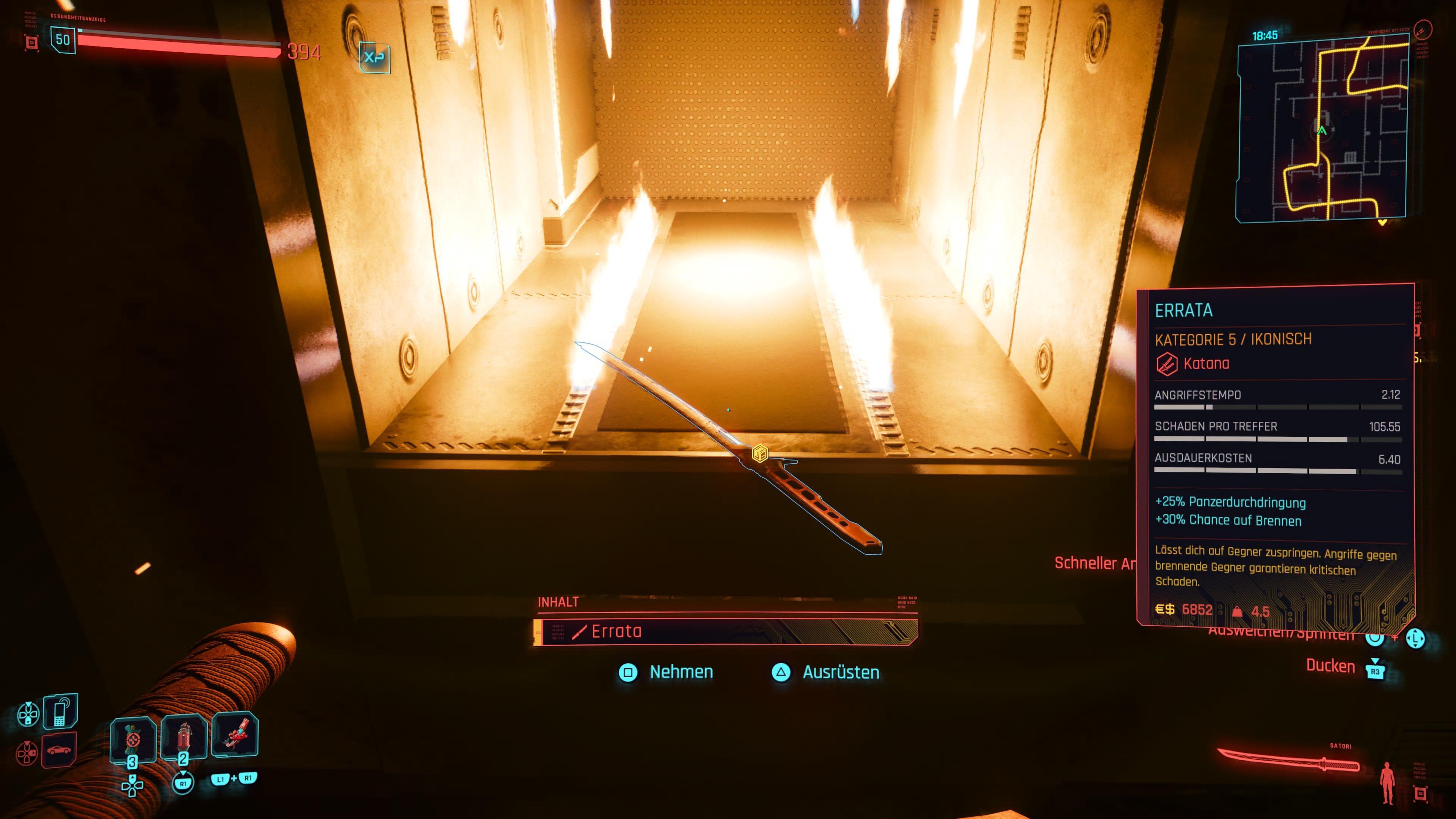This screenshot has height=819, width=1456.
Task: Click the yellow loot container marker
Action: pyautogui.click(x=760, y=453)
